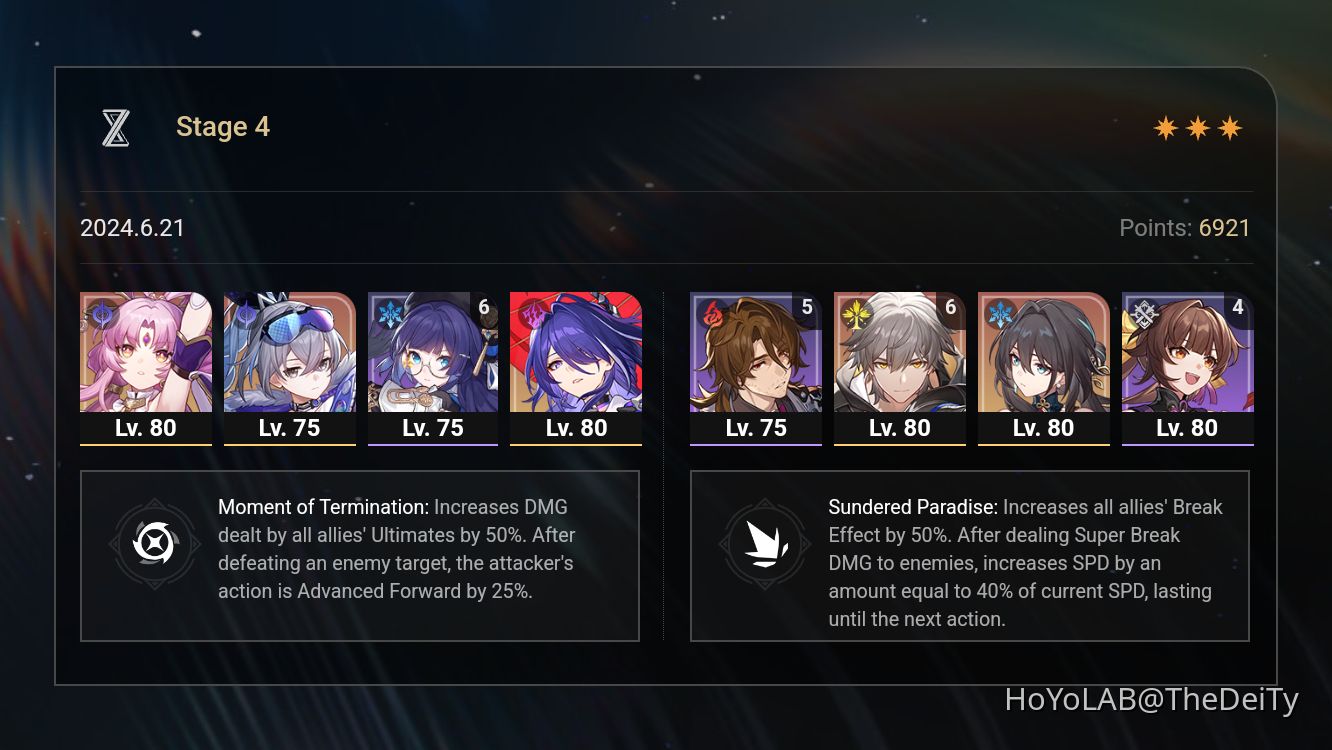Select the Sundered Paradise buff icon
Viewport: 1332px width, 750px height.
coord(765,545)
